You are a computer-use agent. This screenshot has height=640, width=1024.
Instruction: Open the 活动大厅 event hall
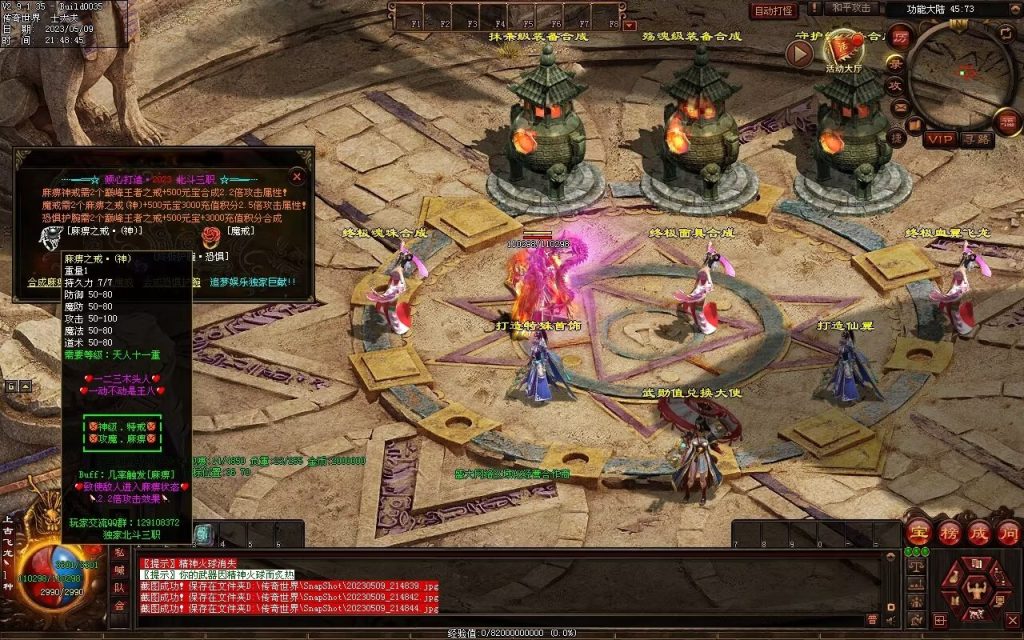click(846, 48)
